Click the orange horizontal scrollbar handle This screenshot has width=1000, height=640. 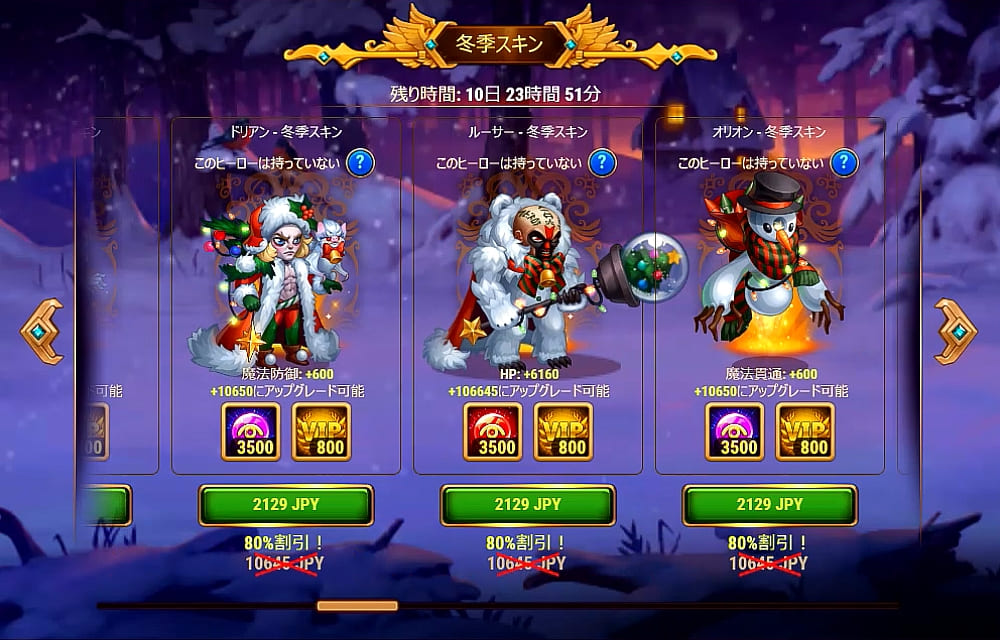357,605
